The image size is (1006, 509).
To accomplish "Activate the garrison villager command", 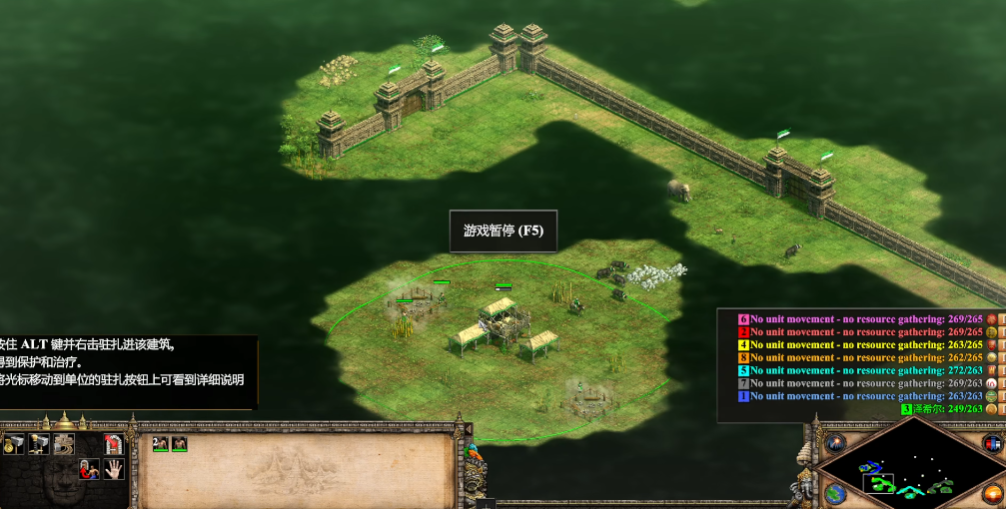I will tap(89, 468).
